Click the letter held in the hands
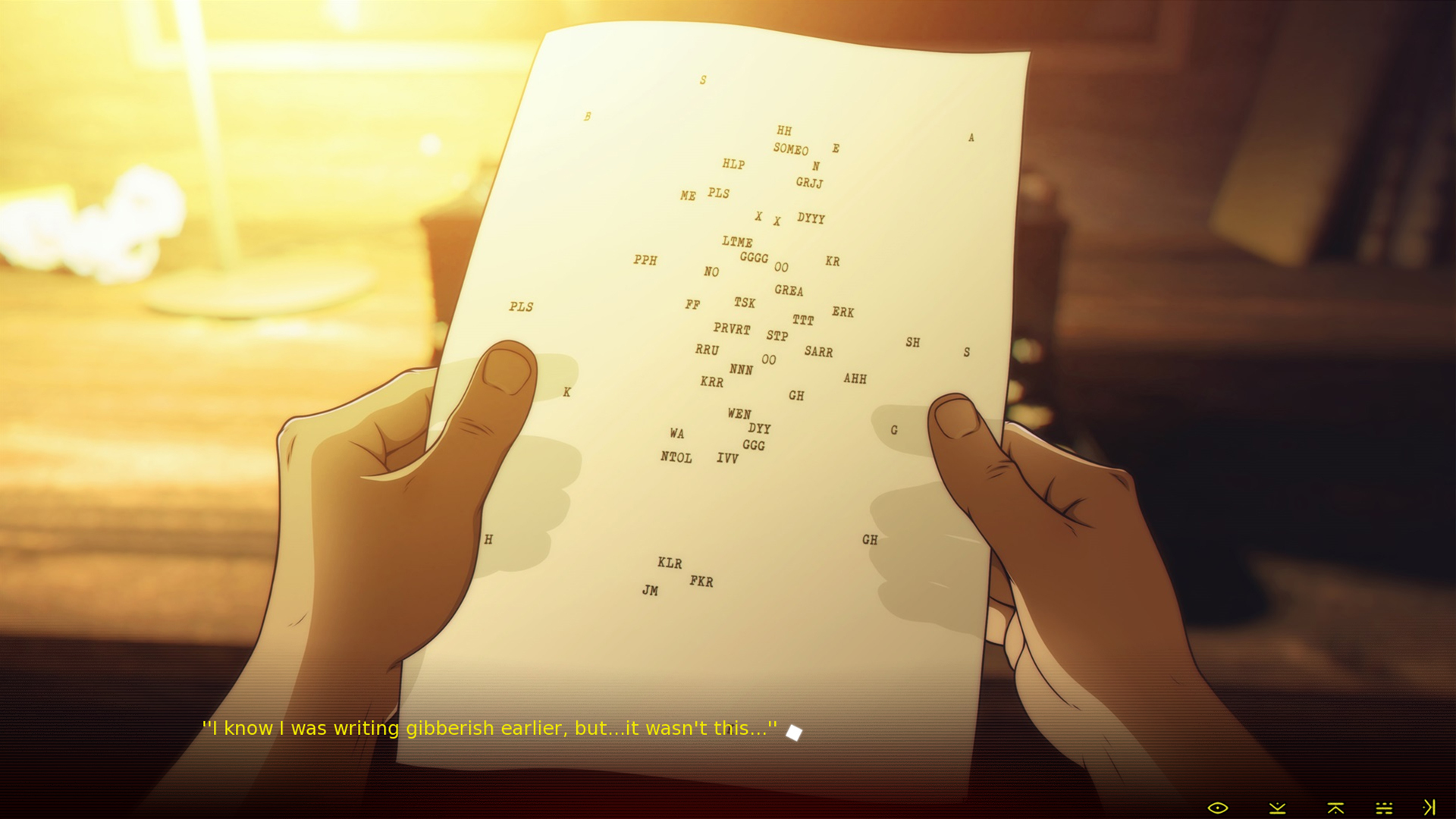The image size is (1456, 819). 728,341
